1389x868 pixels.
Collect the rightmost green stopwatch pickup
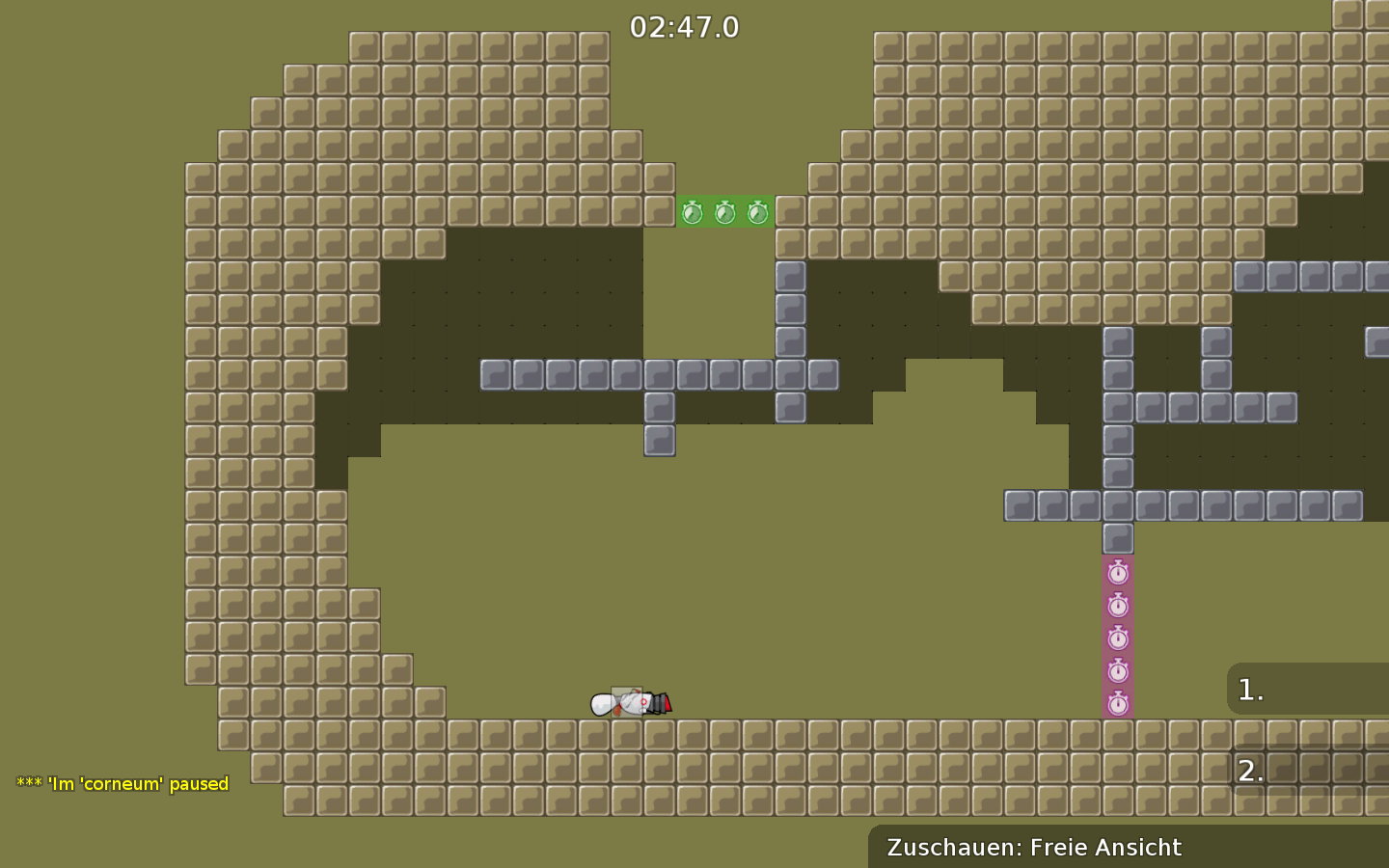758,212
